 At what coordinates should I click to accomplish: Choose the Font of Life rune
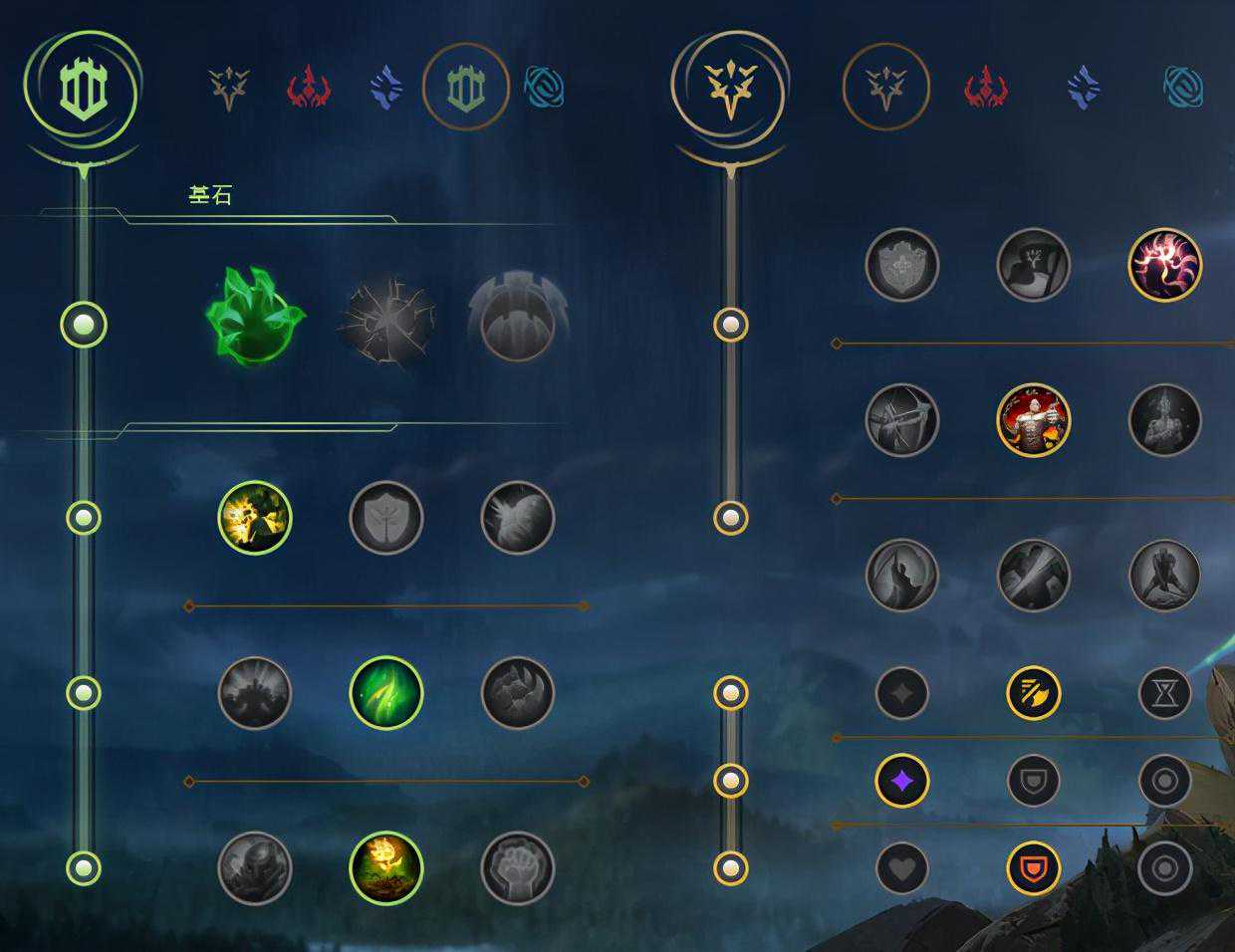[x=386, y=518]
